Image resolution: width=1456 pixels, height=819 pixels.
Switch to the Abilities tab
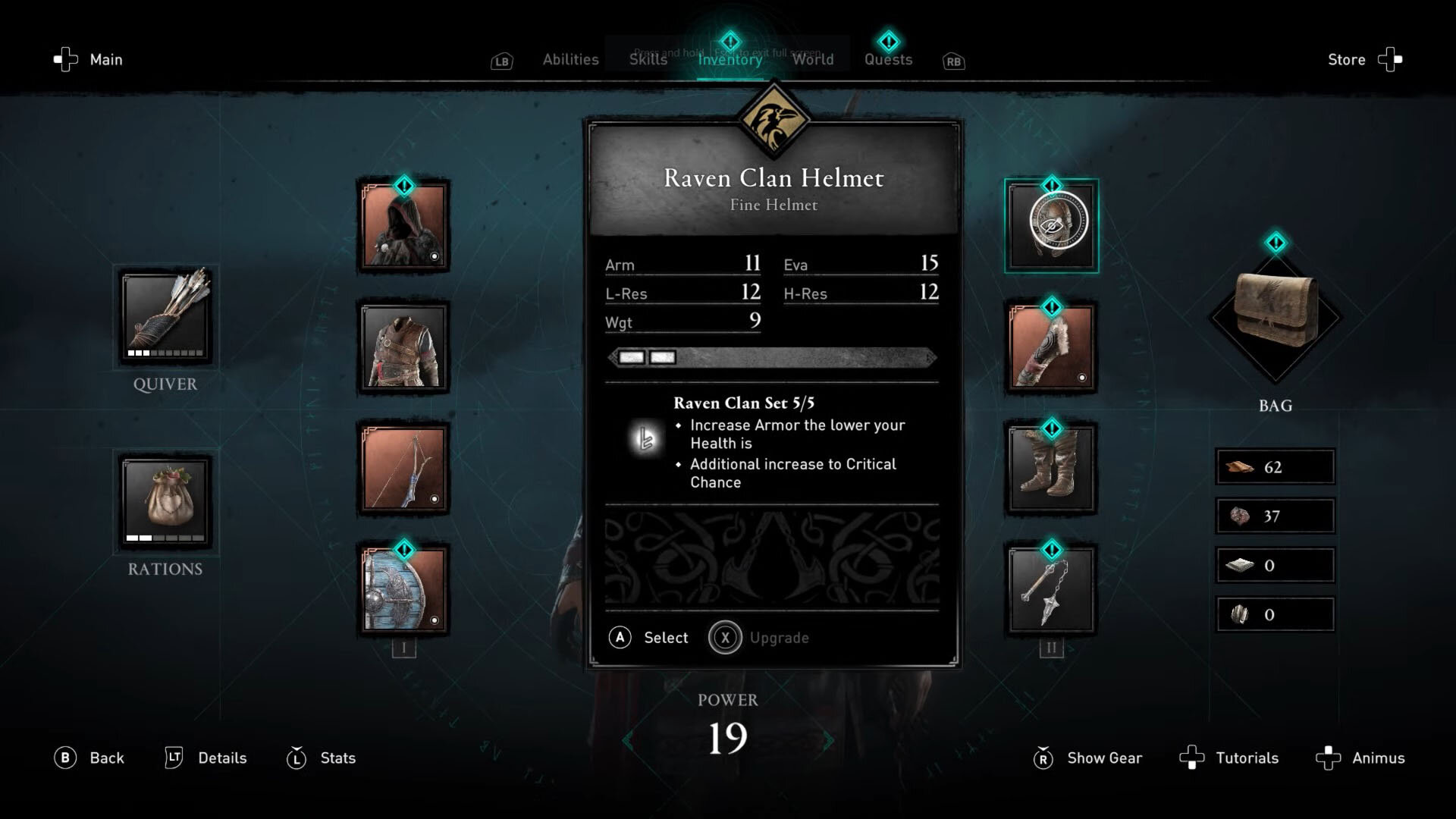pyautogui.click(x=570, y=59)
